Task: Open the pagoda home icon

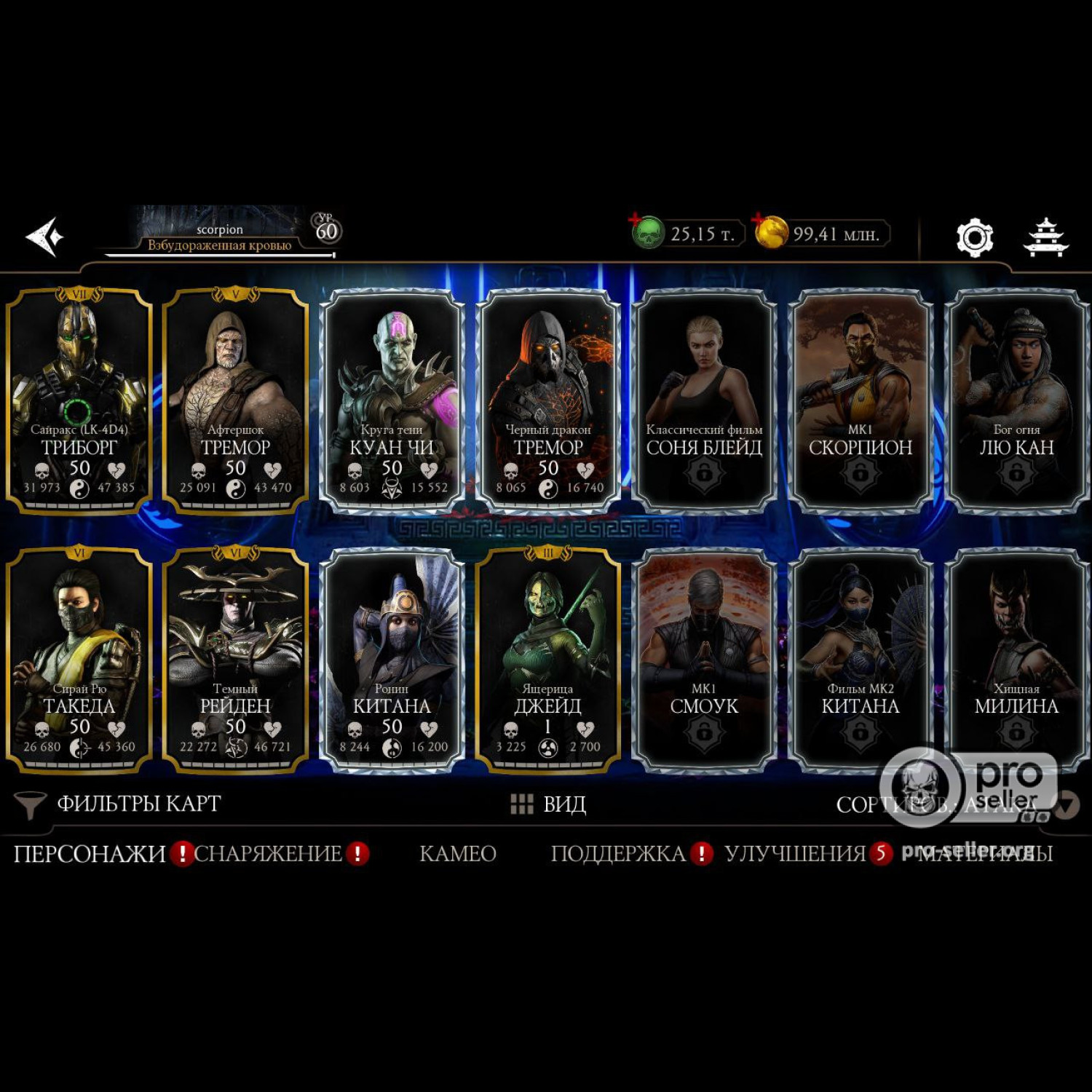Action: [x=1045, y=237]
